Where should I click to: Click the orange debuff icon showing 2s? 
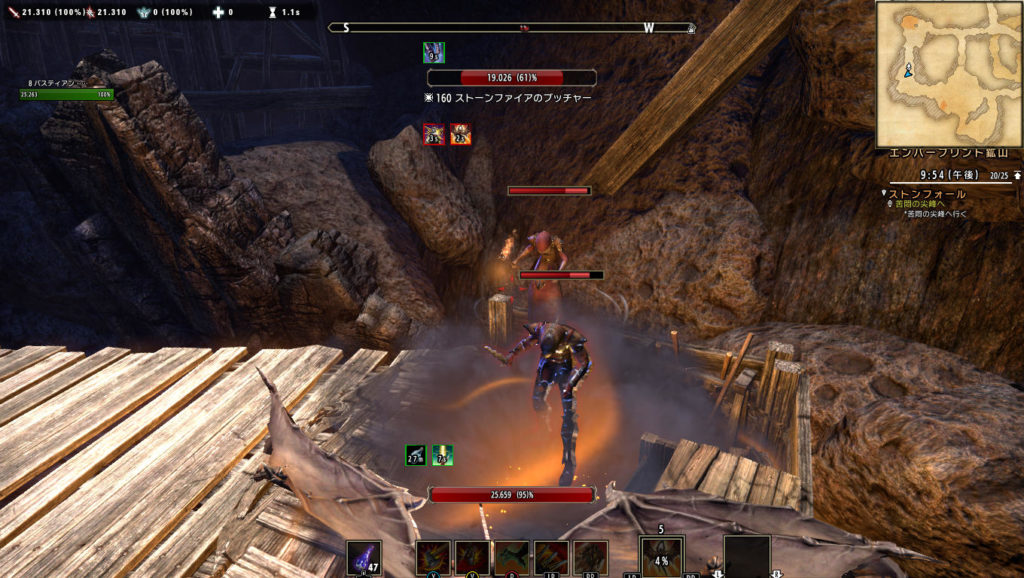tap(460, 134)
